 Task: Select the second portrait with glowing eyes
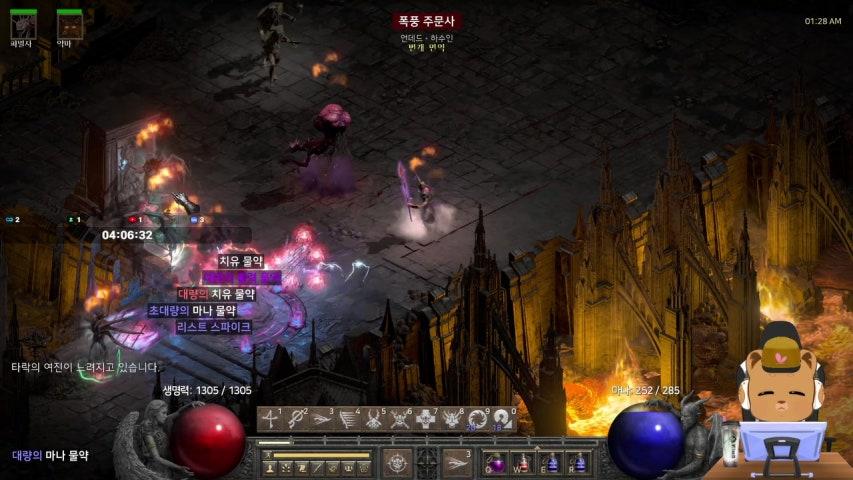tap(69, 24)
